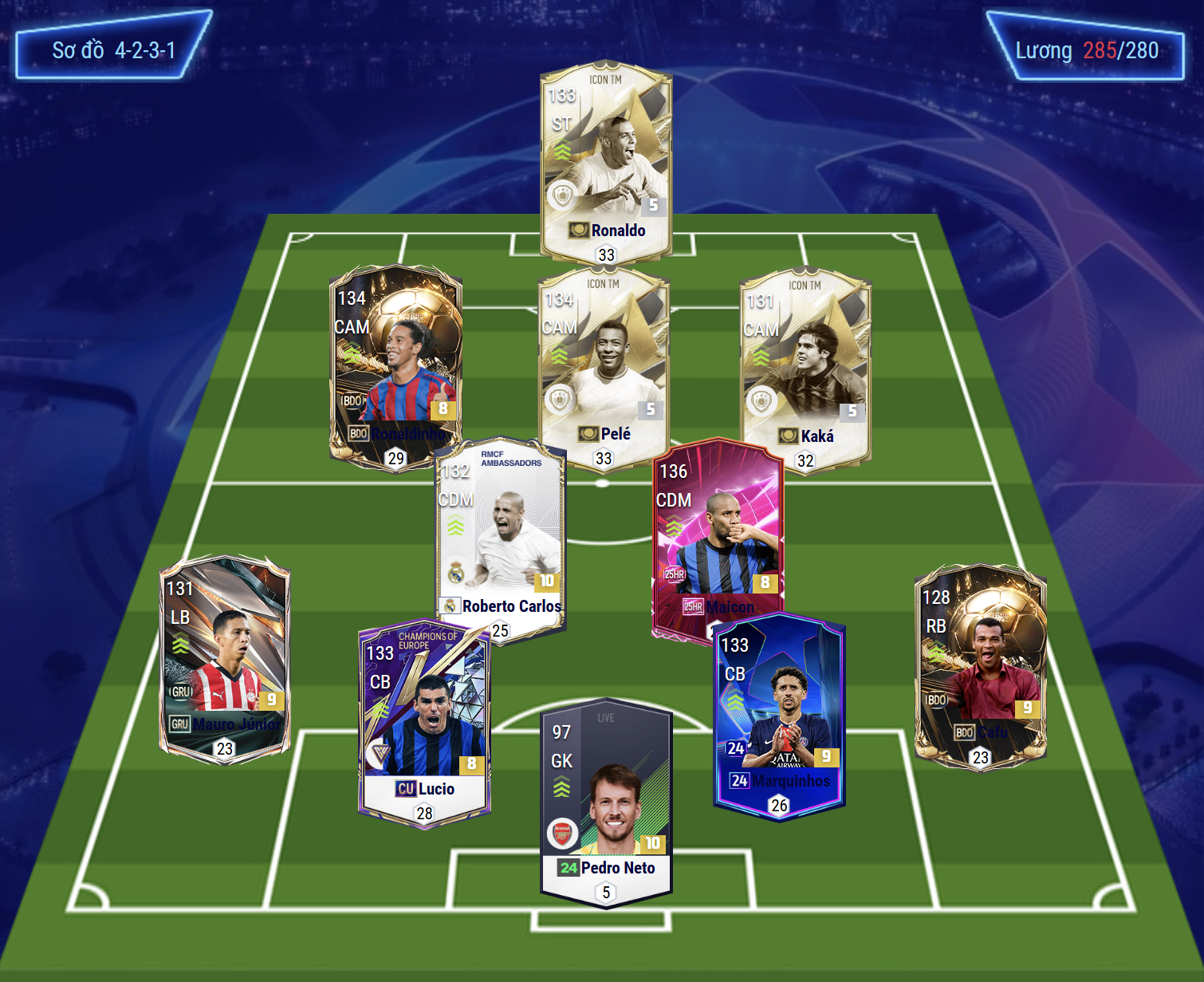This screenshot has width=1204, height=982.
Task: Select the Lucio centre-back card
Action: [424, 722]
